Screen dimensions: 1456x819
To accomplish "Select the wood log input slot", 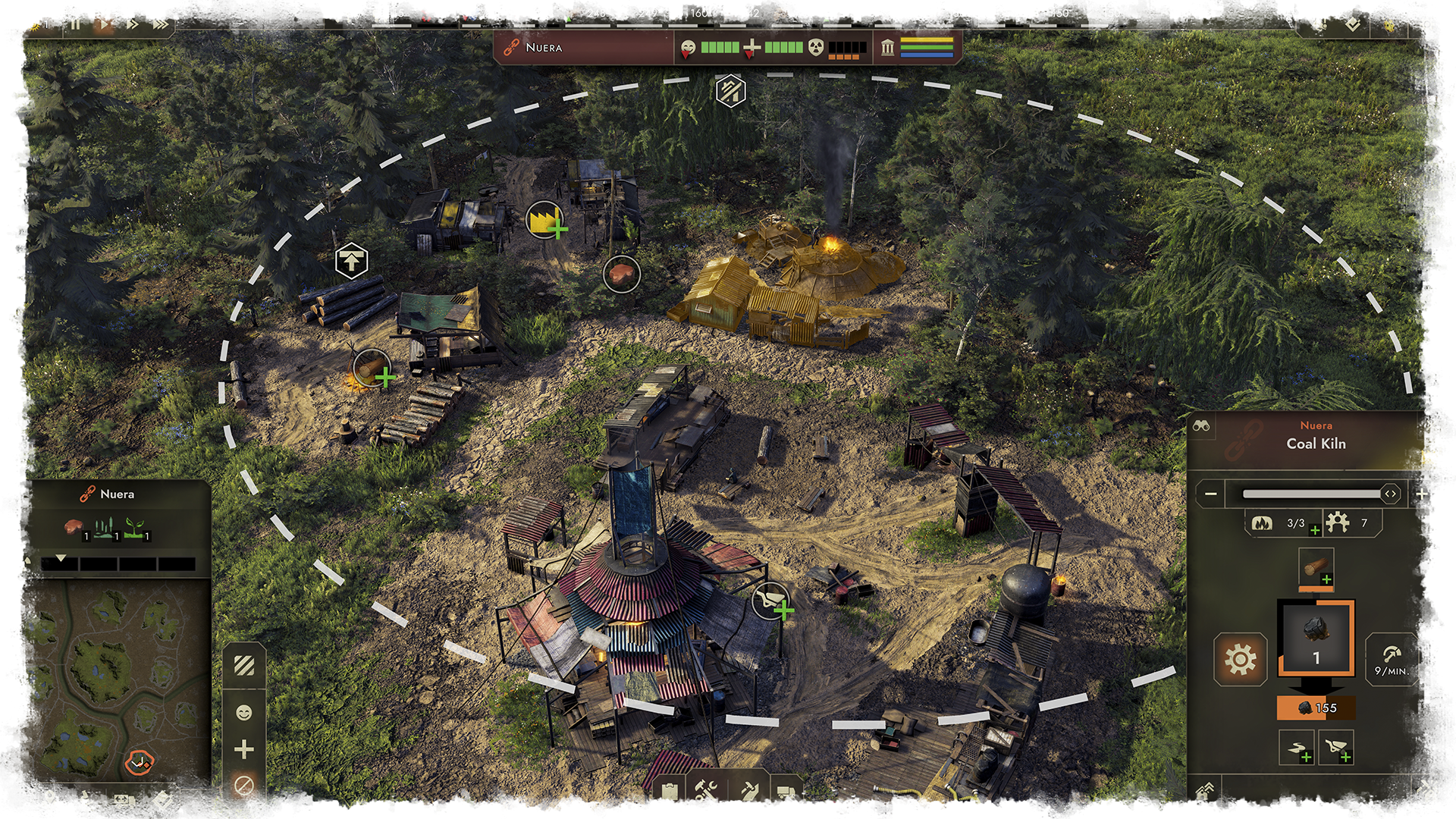I will click(x=1316, y=568).
